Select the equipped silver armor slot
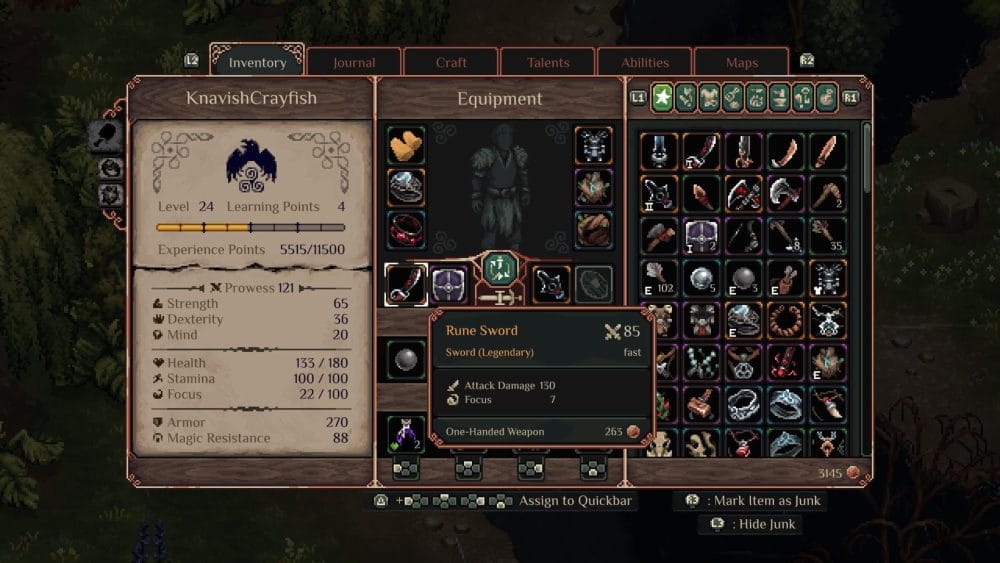Image resolution: width=1000 pixels, height=563 pixels. click(x=594, y=146)
